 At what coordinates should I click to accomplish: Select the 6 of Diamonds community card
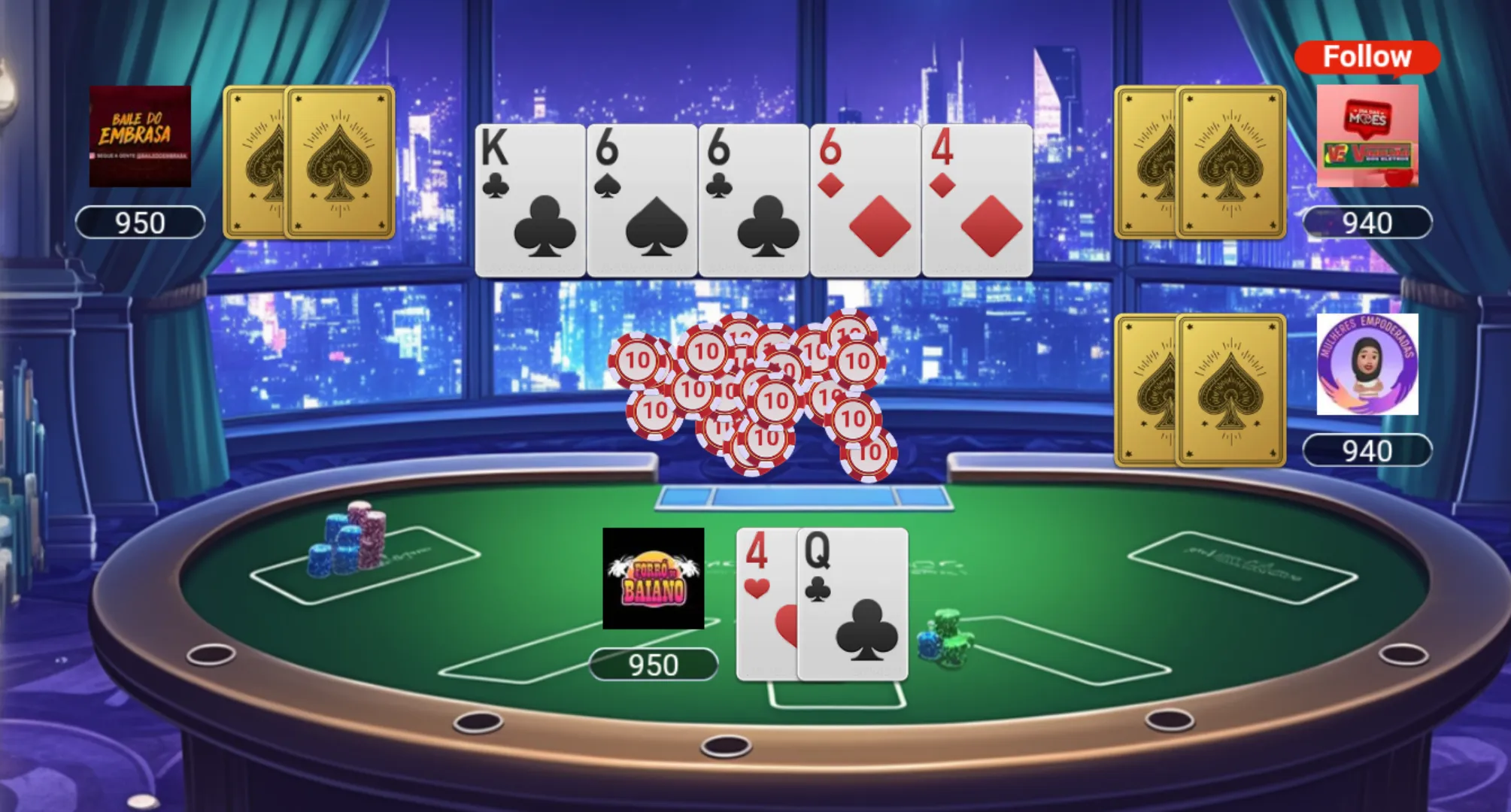863,197
